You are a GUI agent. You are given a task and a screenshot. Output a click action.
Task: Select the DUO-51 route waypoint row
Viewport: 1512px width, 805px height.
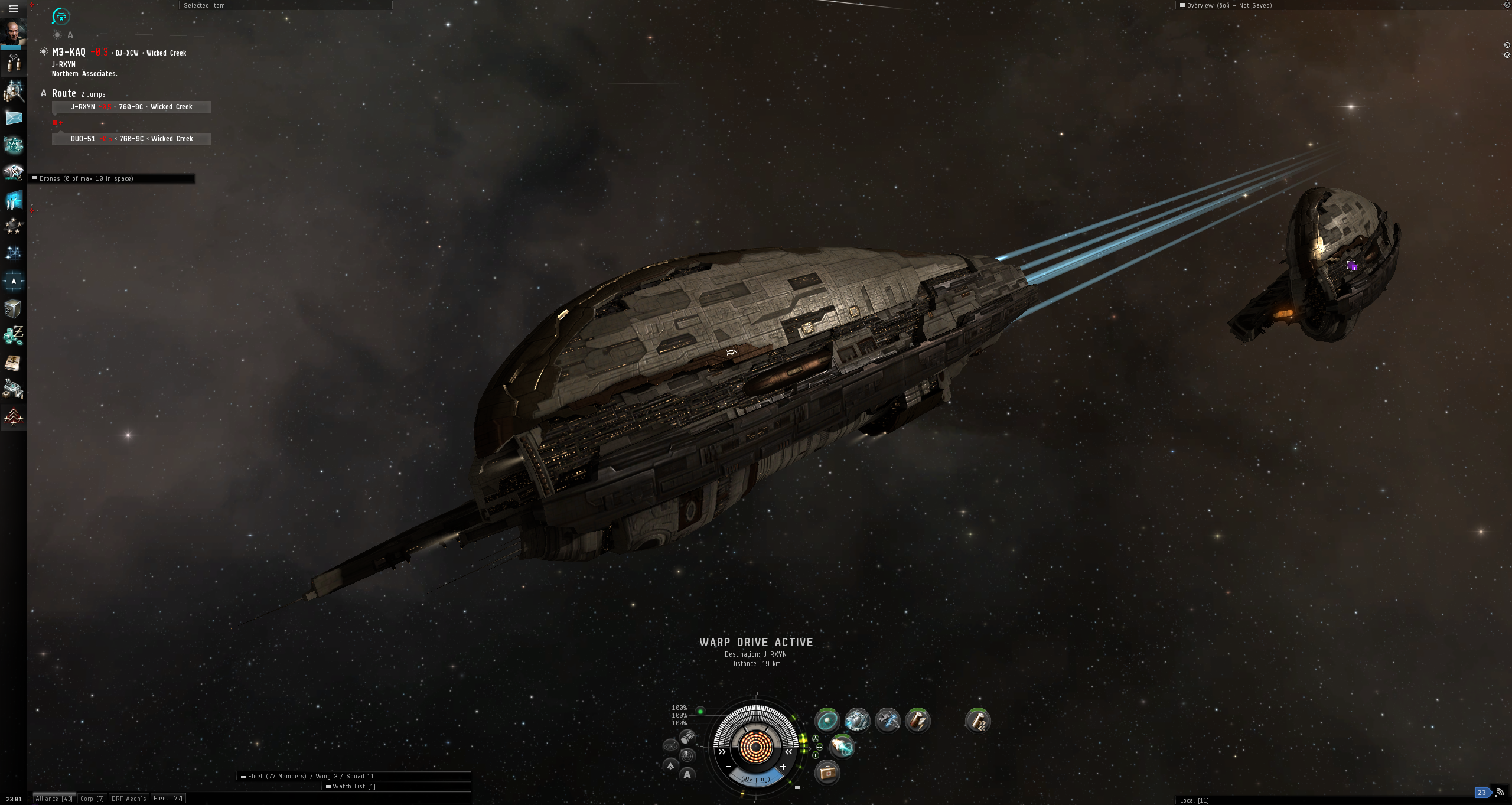tap(131, 139)
